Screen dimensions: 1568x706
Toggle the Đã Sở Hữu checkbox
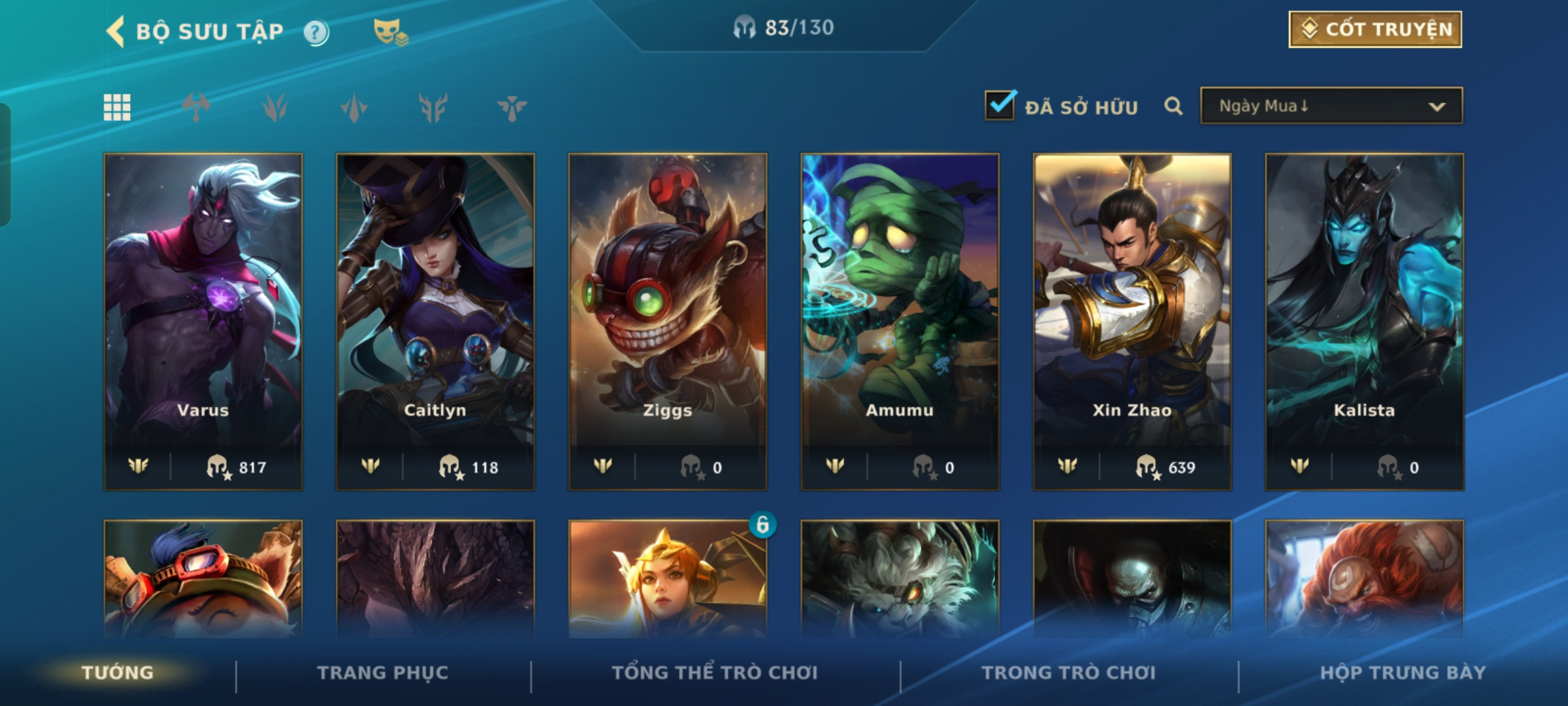click(x=1000, y=106)
